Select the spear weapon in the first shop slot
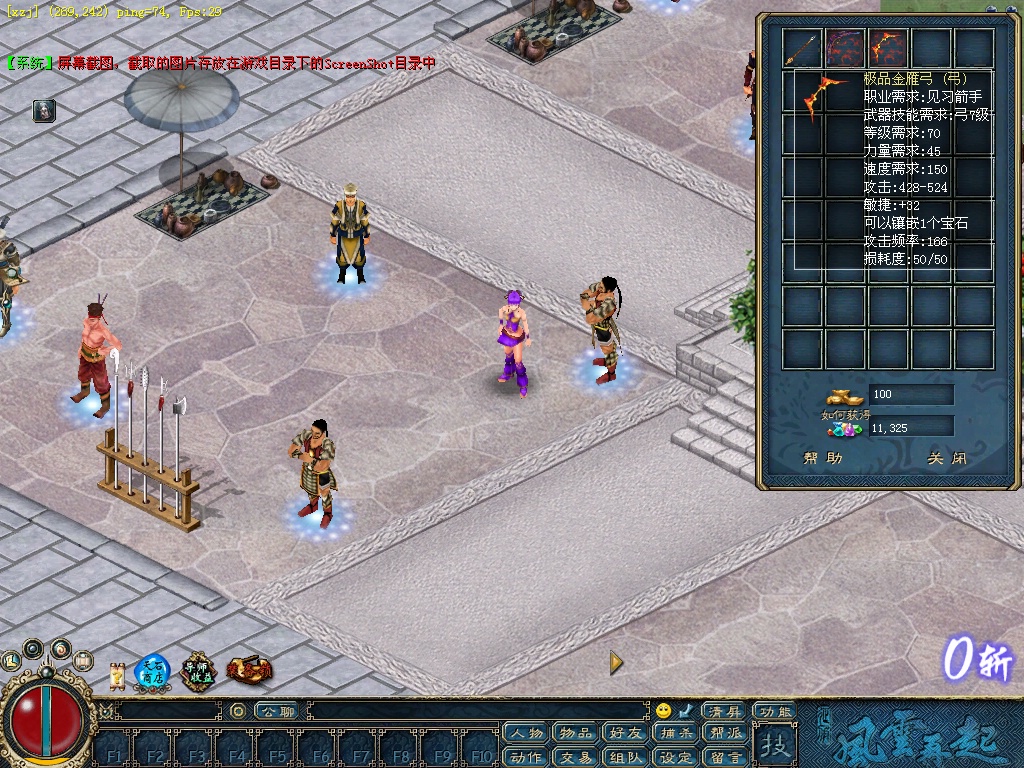This screenshot has width=1024, height=768. (802, 48)
